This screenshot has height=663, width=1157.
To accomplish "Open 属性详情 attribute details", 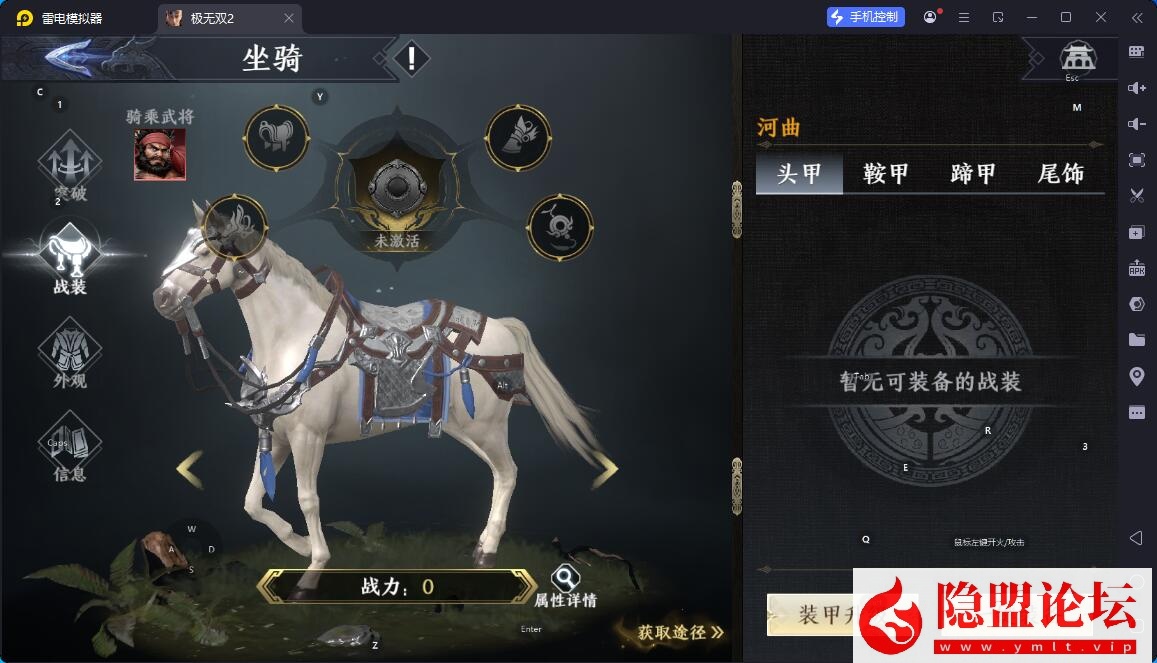I will click(565, 586).
